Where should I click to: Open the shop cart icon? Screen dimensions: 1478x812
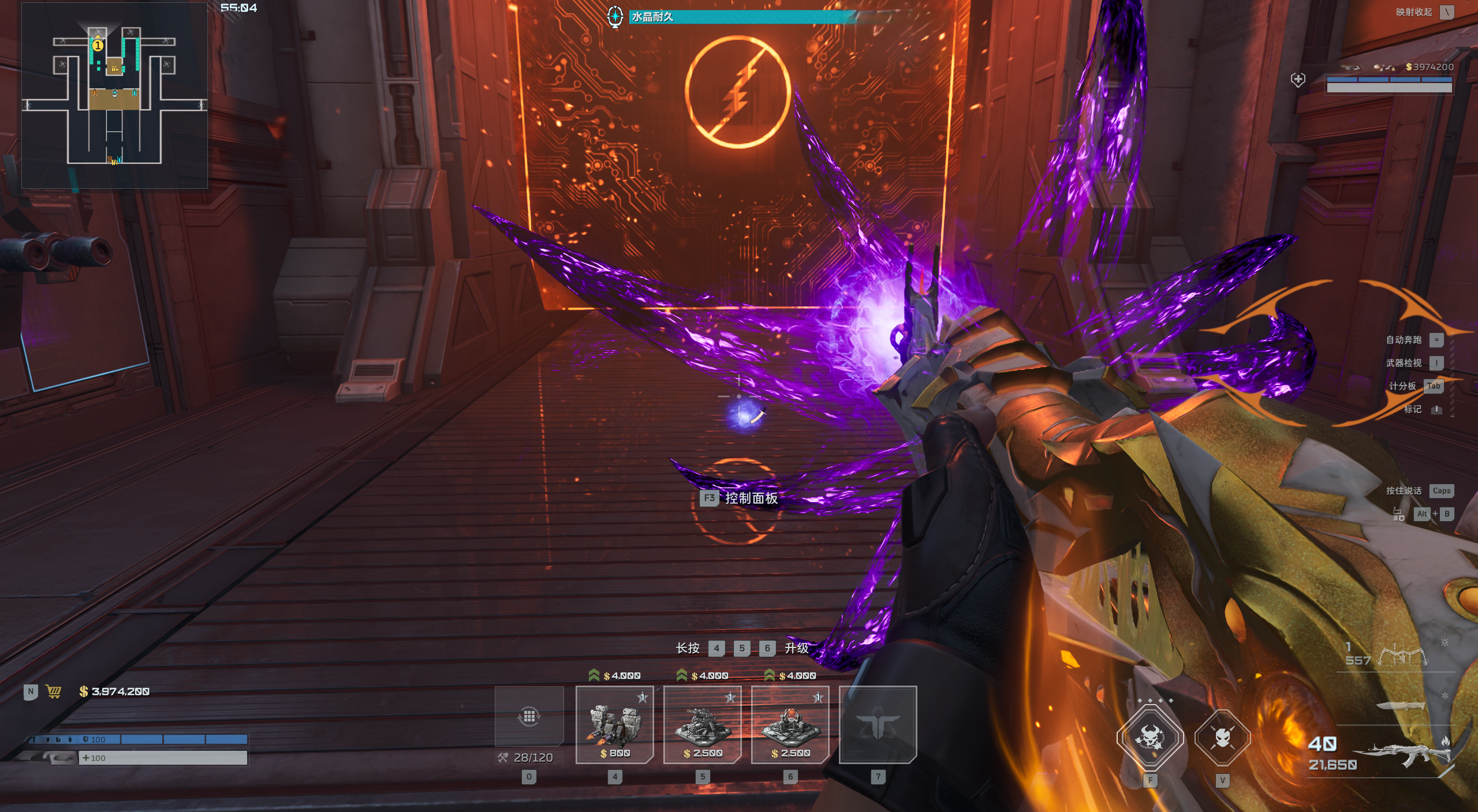tap(54, 691)
